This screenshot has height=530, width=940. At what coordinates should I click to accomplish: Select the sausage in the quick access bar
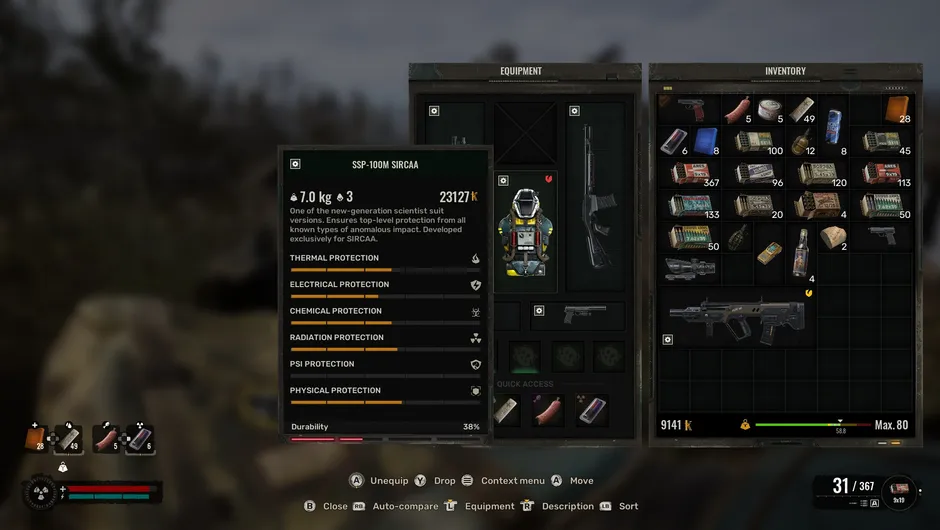tap(548, 410)
